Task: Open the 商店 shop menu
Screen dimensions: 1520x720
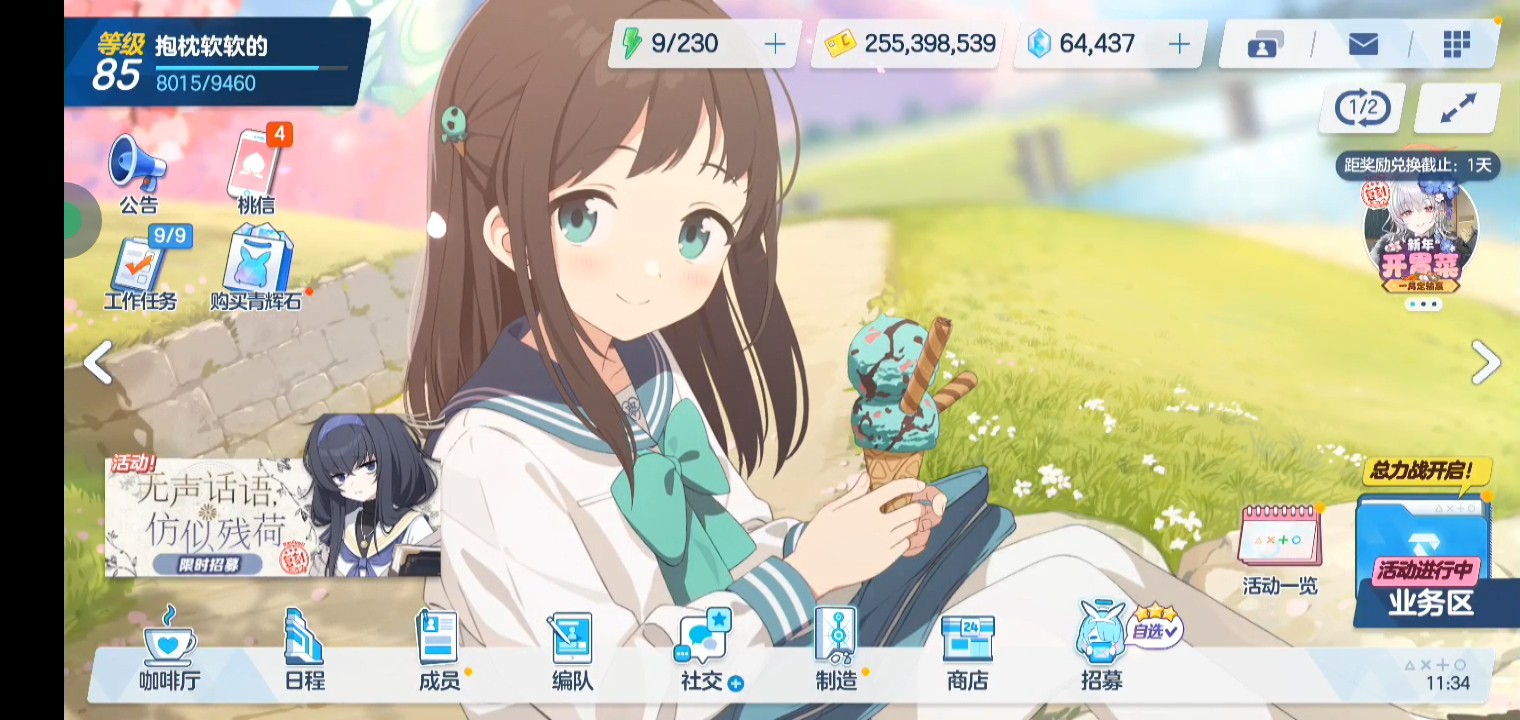Action: 967,650
